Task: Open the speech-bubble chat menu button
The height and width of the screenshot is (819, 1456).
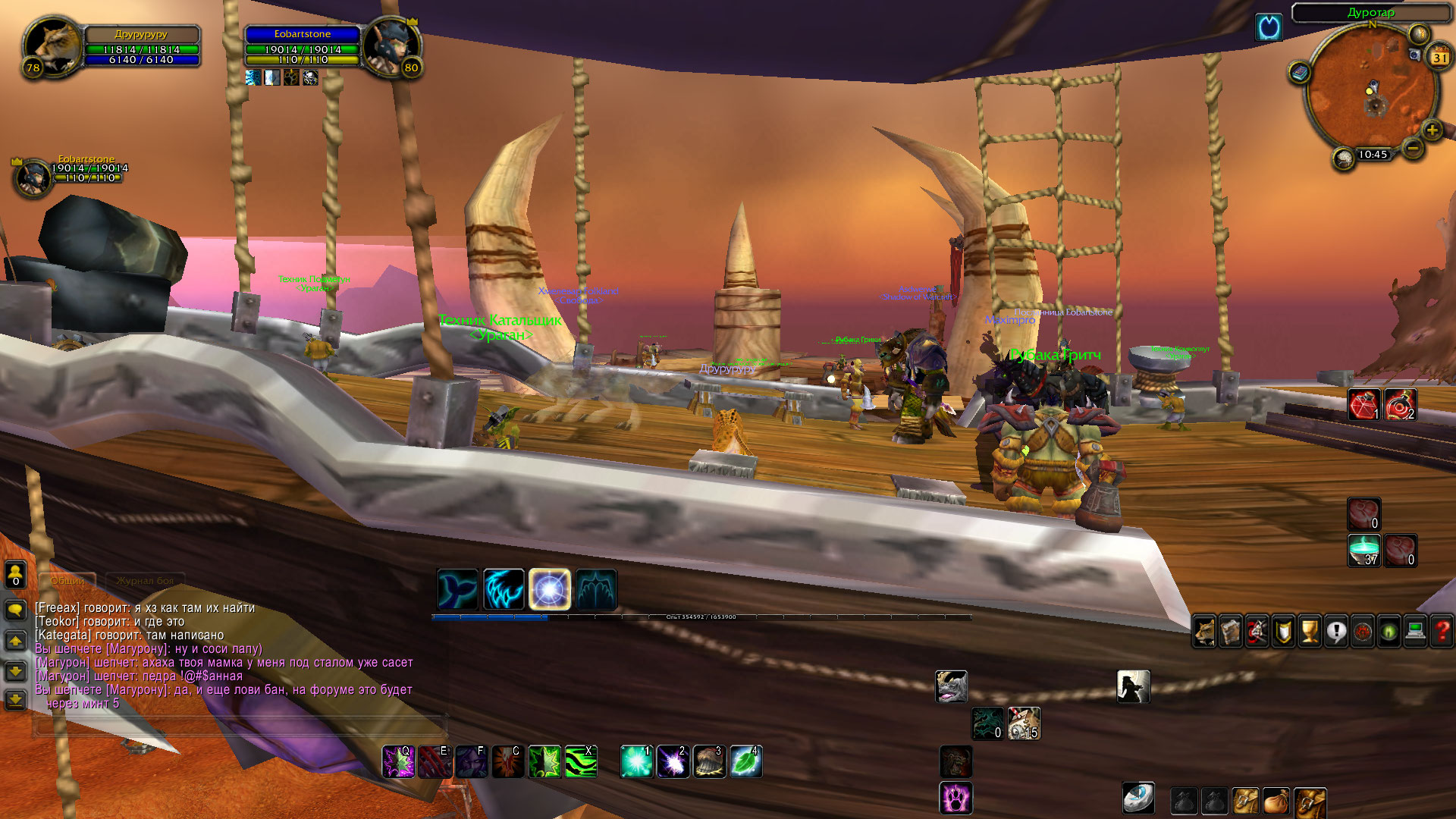Action: pos(15,610)
